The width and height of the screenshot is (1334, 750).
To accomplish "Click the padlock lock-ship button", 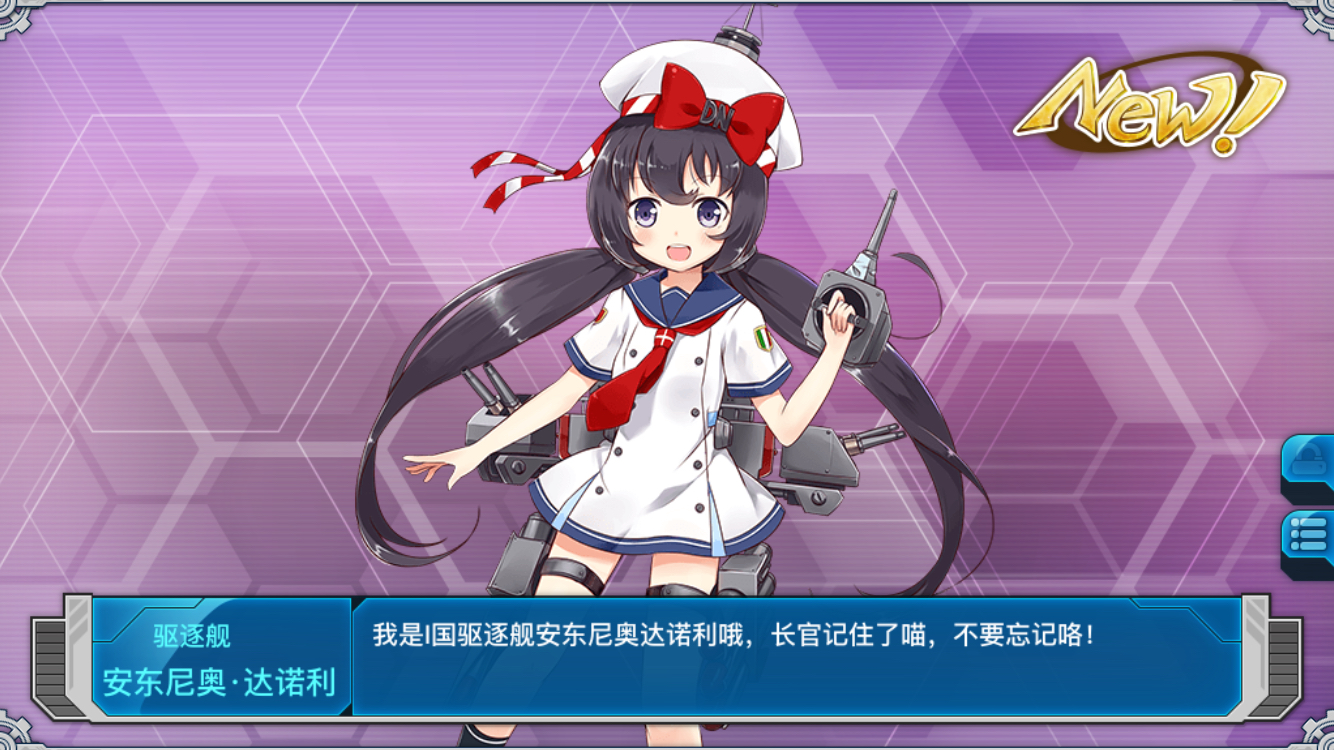I will click(1308, 464).
